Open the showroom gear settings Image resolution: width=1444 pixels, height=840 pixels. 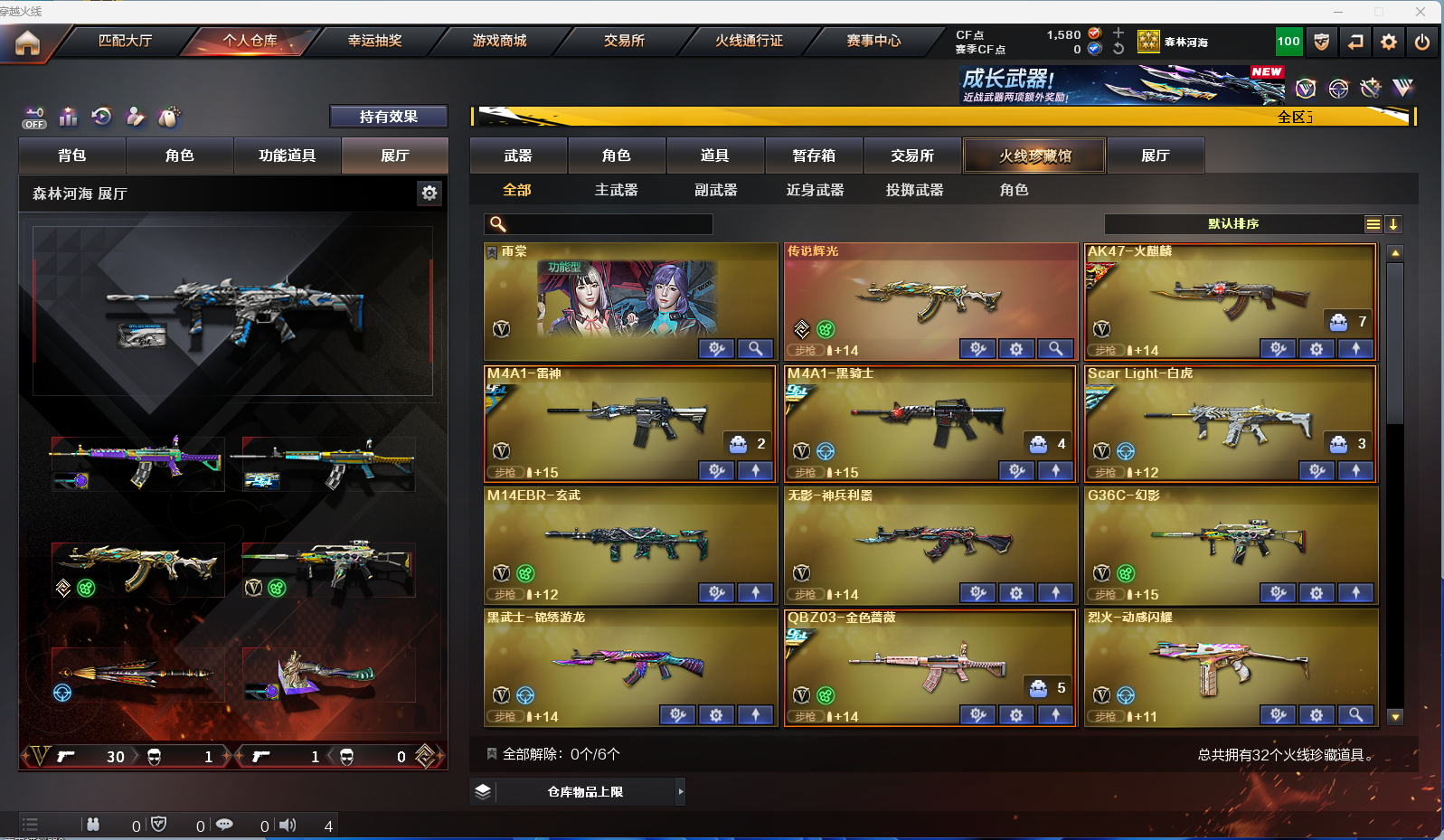(429, 193)
